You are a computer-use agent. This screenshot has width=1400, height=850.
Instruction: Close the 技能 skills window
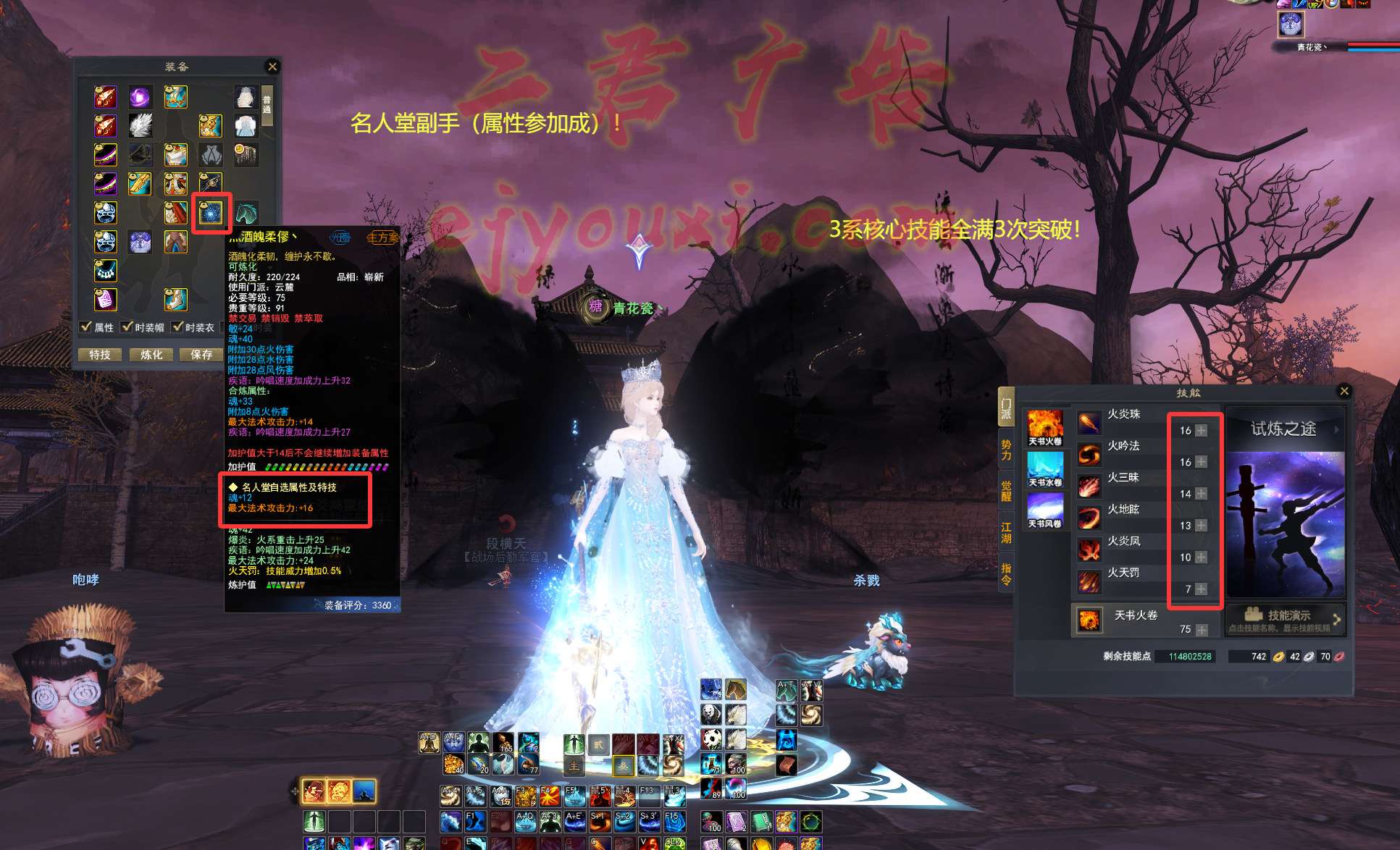[1344, 391]
